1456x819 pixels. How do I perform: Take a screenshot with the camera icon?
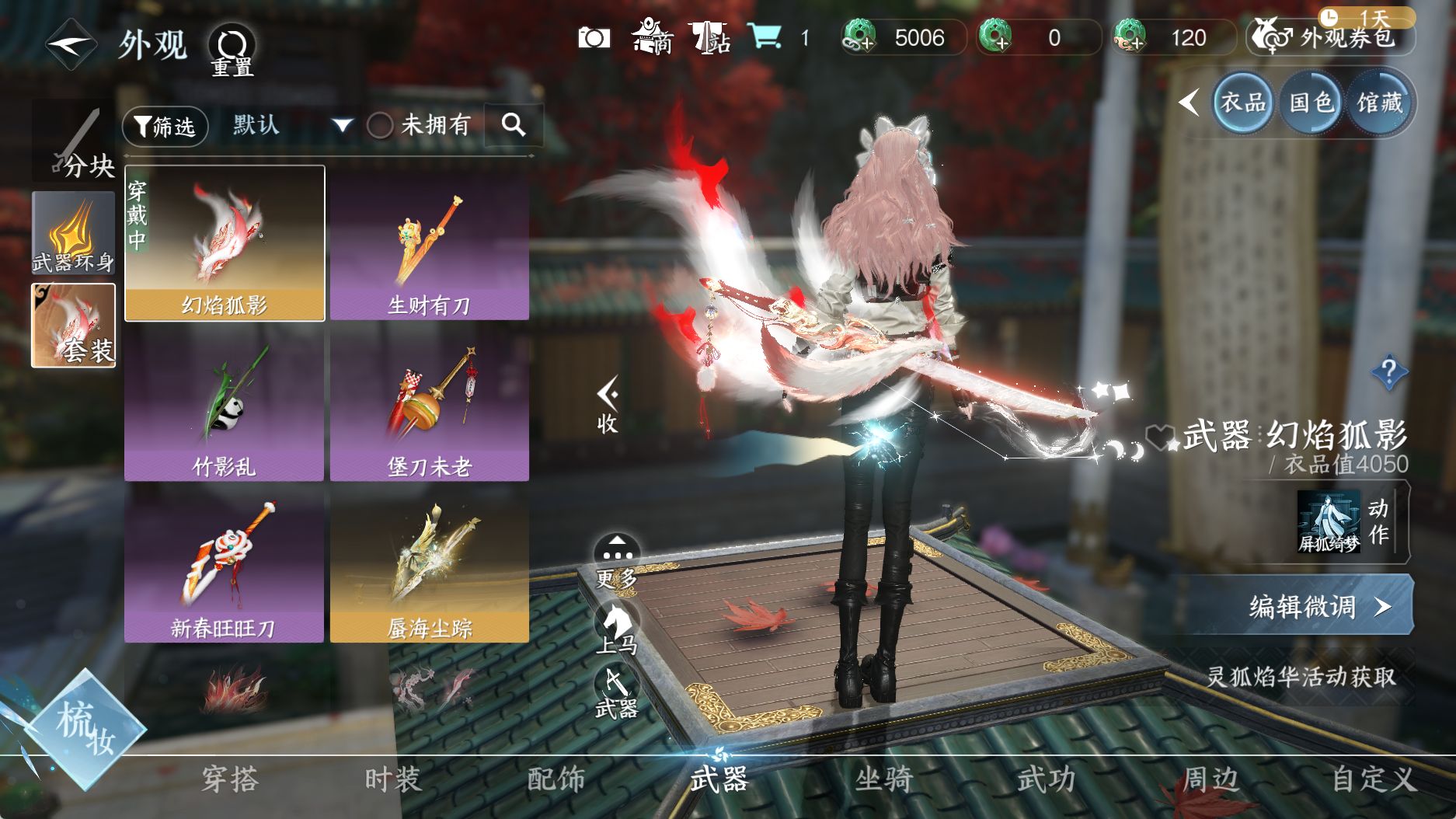click(x=594, y=38)
